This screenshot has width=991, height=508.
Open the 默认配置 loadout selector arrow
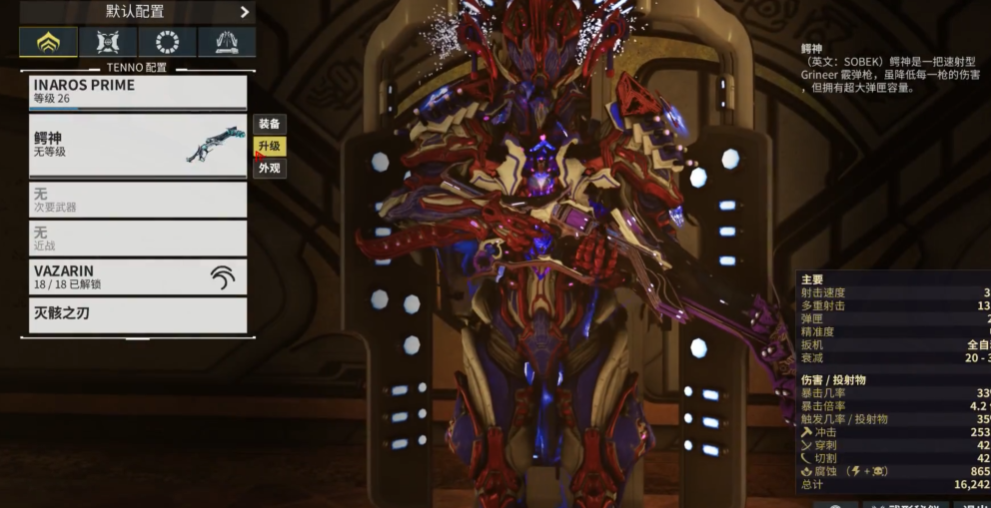tap(244, 12)
